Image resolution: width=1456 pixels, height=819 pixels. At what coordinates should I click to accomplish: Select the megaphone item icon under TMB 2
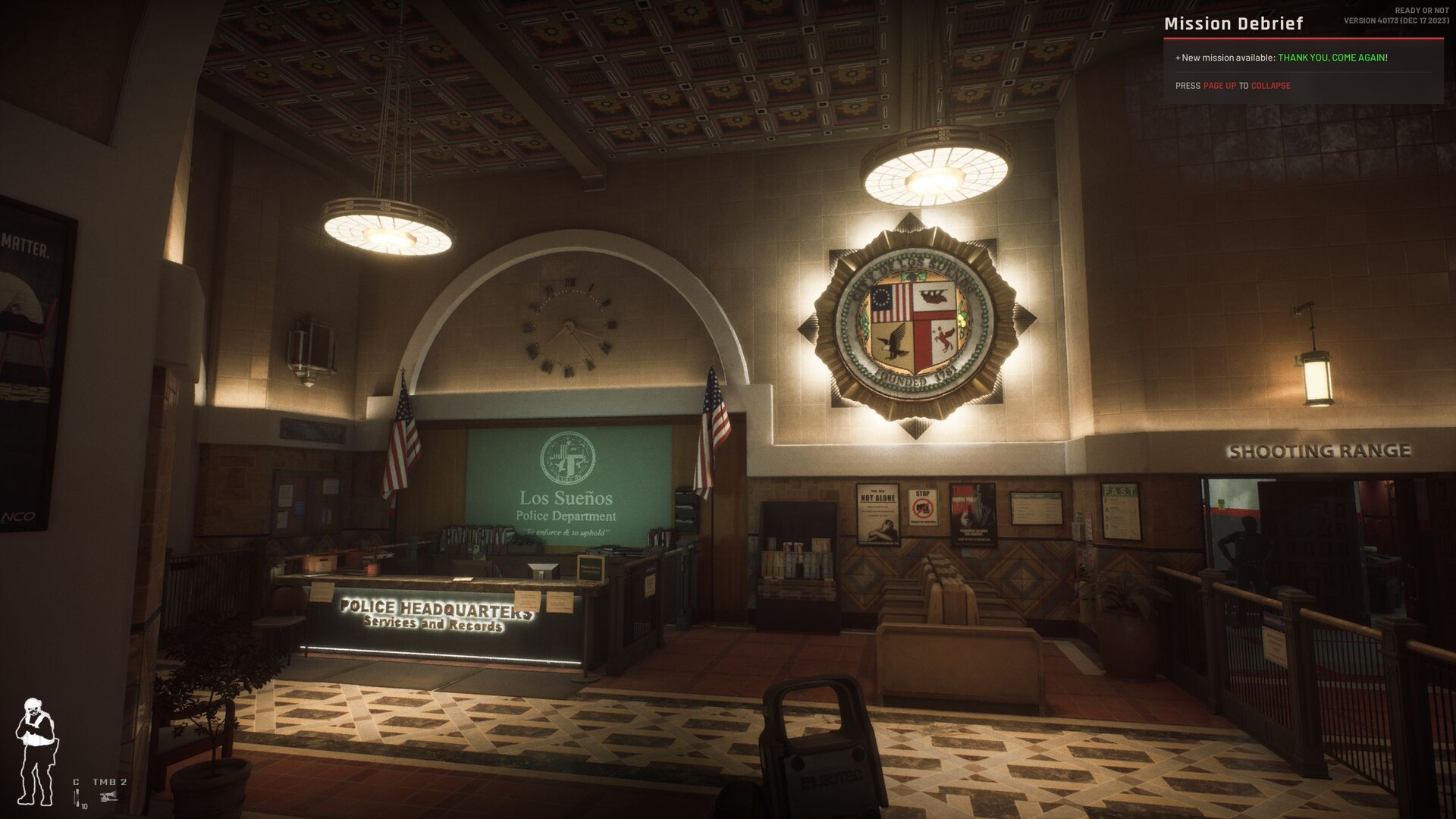point(109,795)
